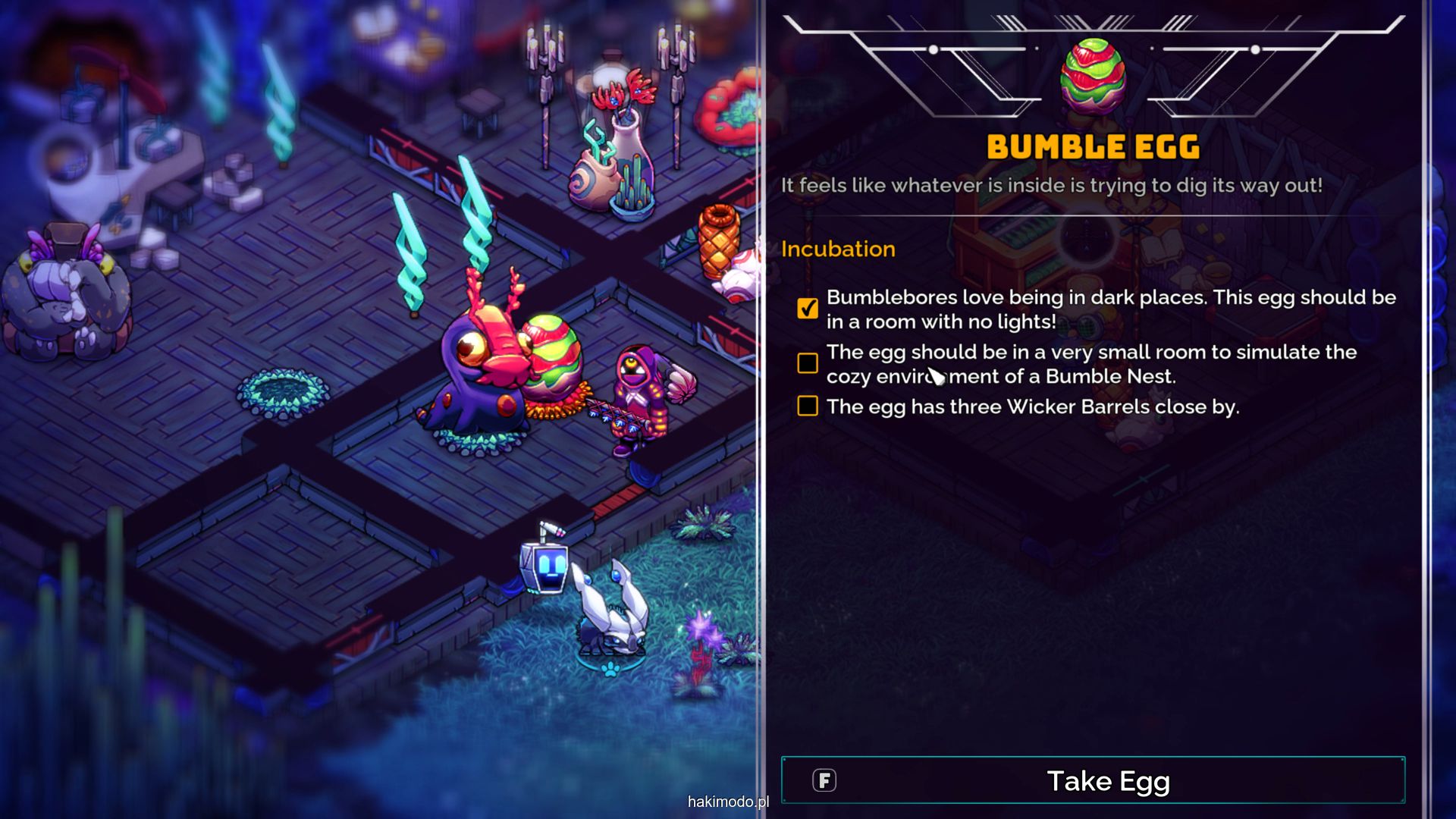1456x819 pixels.
Task: Click the Bumble Egg icon in header
Action: [x=1092, y=76]
